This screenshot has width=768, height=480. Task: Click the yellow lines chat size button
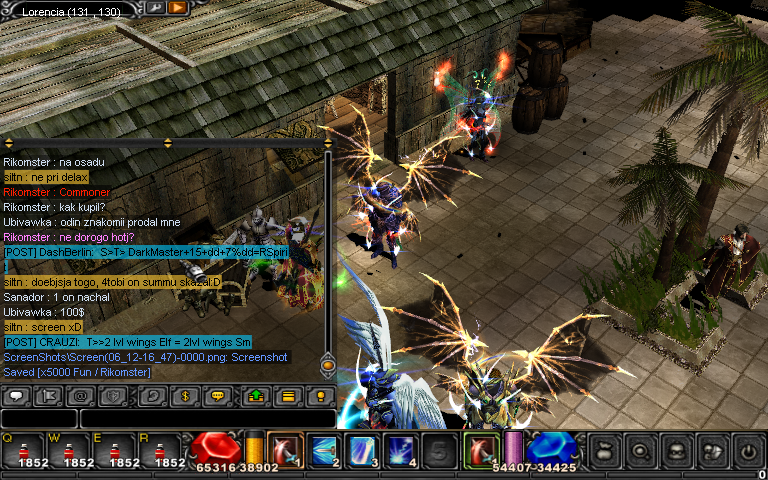pos(288,396)
